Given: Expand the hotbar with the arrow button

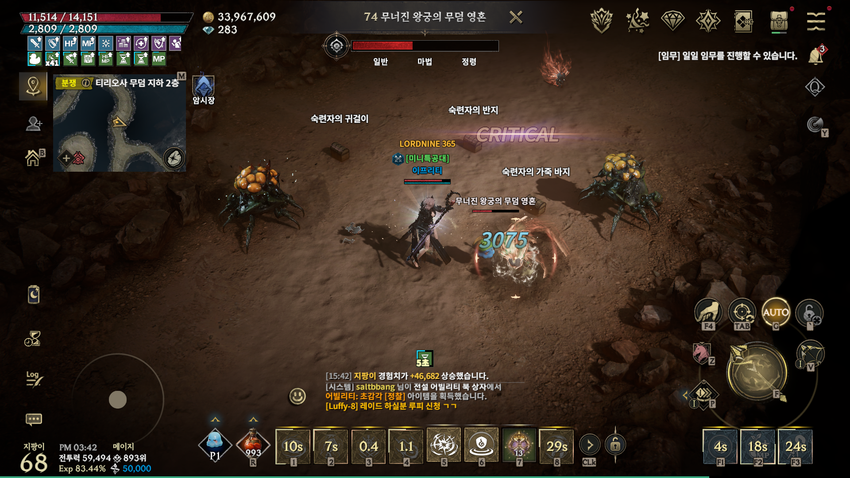Looking at the screenshot, I should pyautogui.click(x=590, y=445).
